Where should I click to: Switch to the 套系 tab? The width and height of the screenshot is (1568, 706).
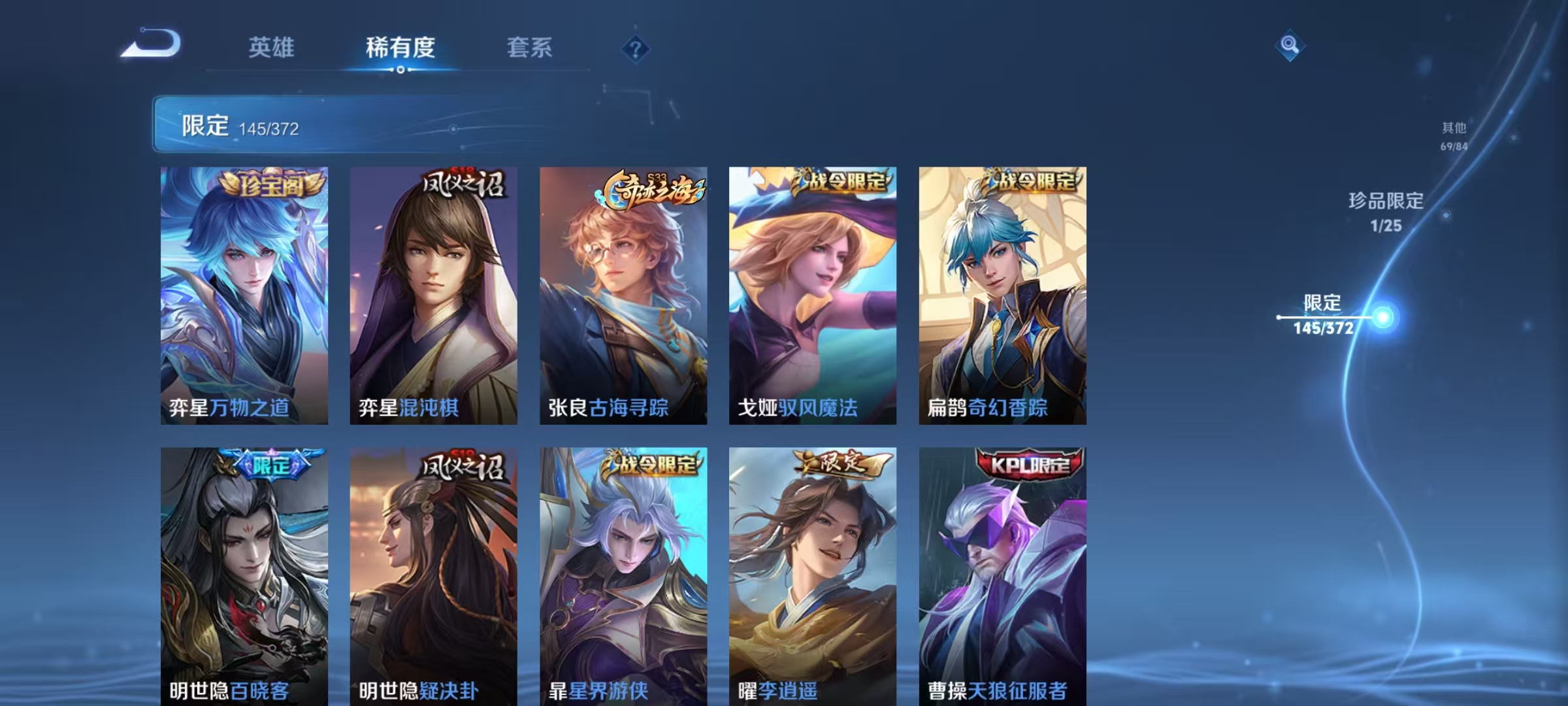point(530,48)
